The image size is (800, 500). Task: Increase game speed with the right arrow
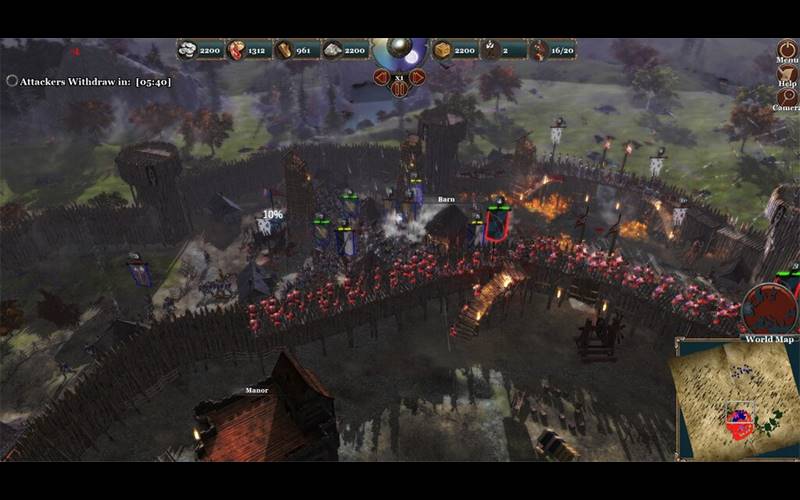coord(417,77)
